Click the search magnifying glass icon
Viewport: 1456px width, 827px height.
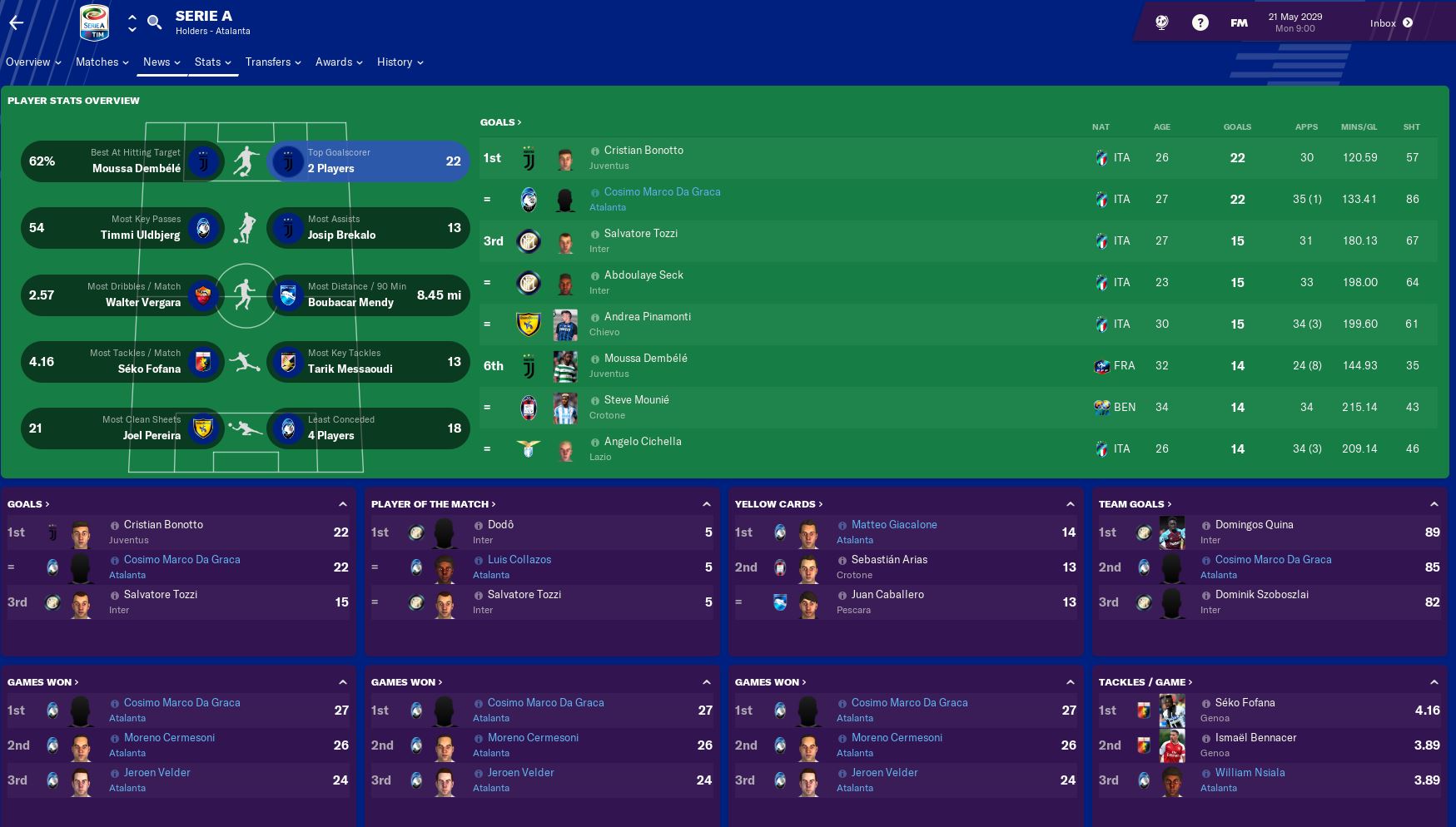pos(155,22)
